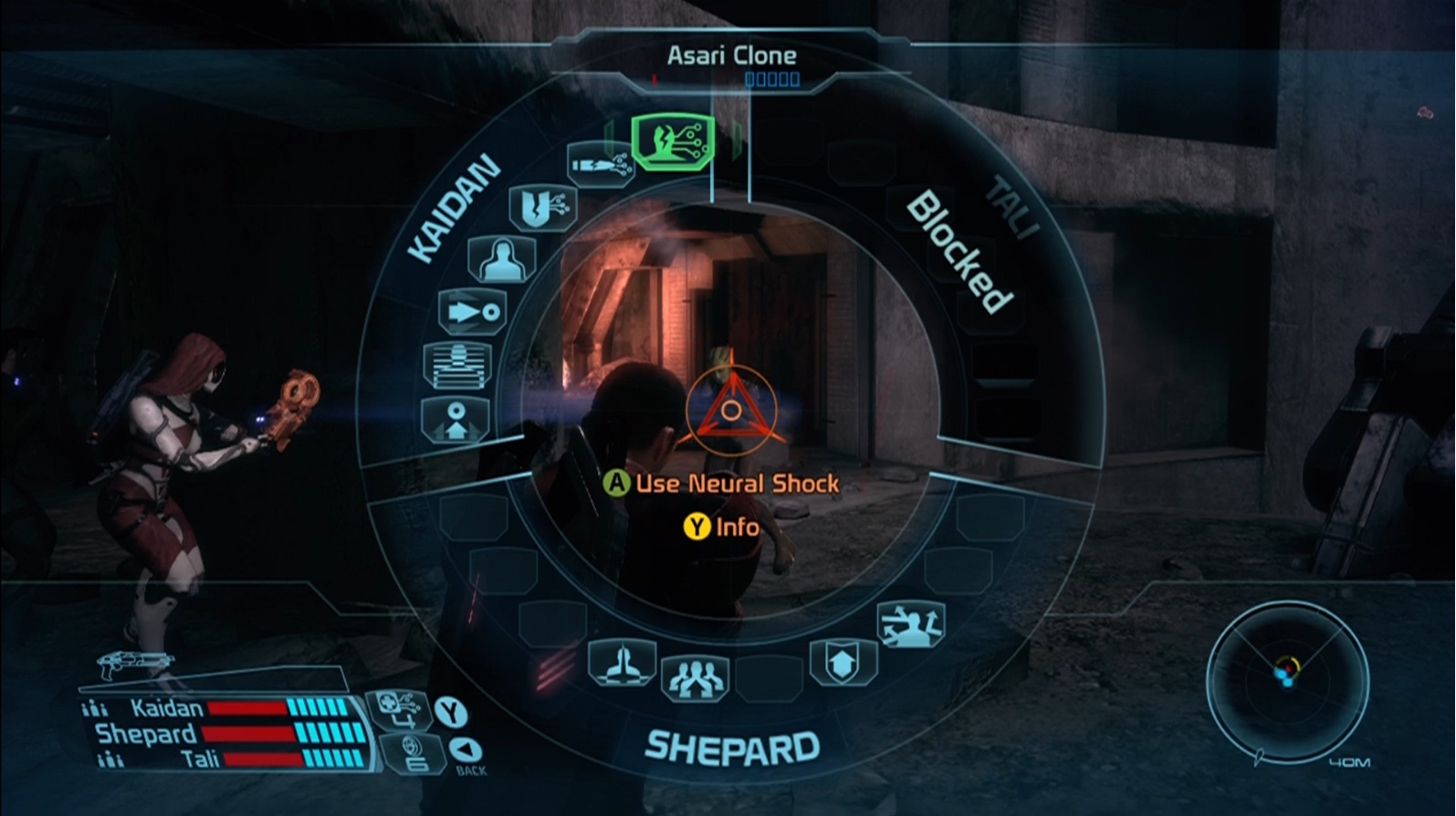The image size is (1456, 816).
Task: Click the red triangular target reticle
Action: tap(730, 412)
